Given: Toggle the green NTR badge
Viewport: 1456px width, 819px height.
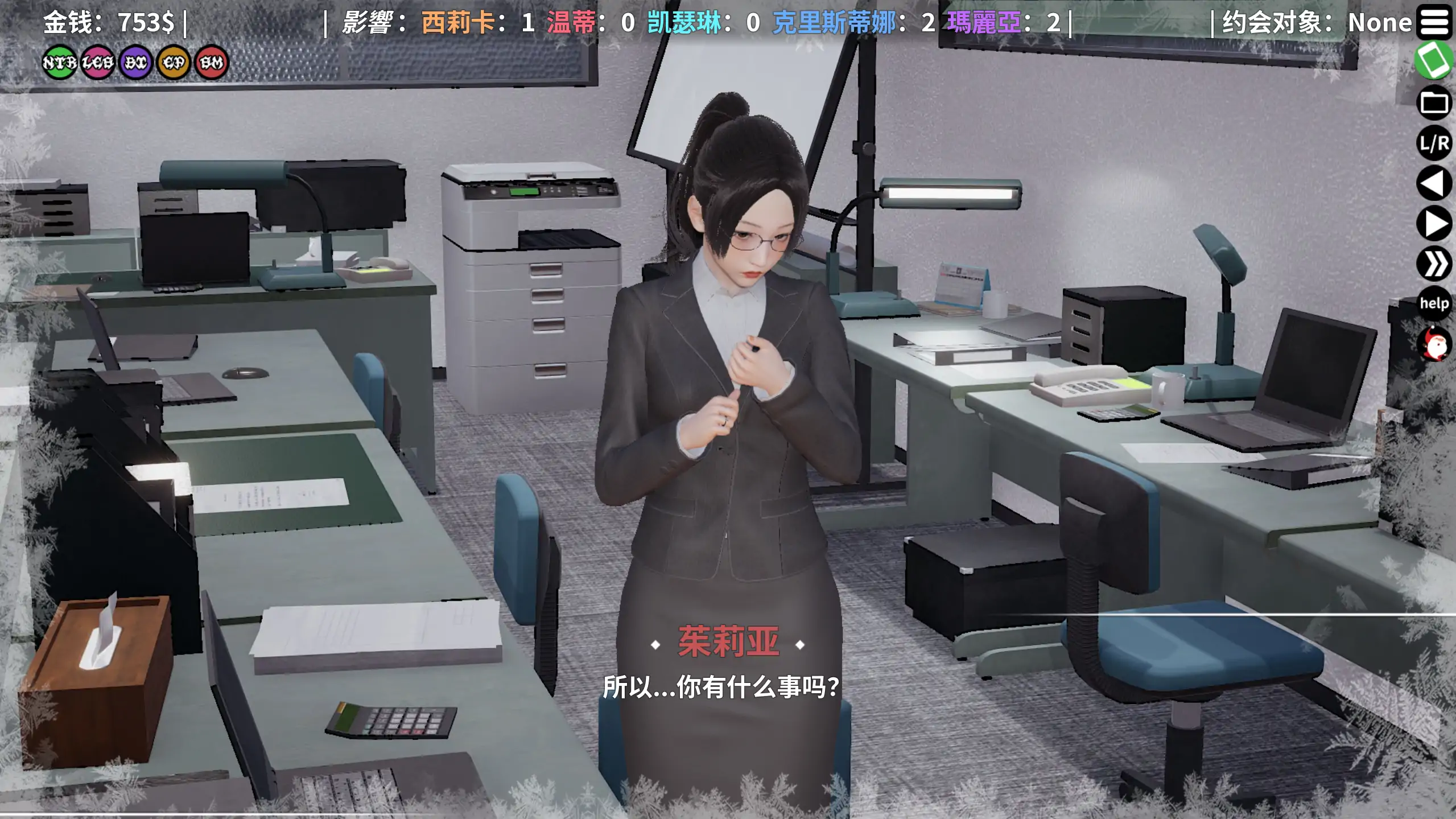Looking at the screenshot, I should pyautogui.click(x=60, y=63).
